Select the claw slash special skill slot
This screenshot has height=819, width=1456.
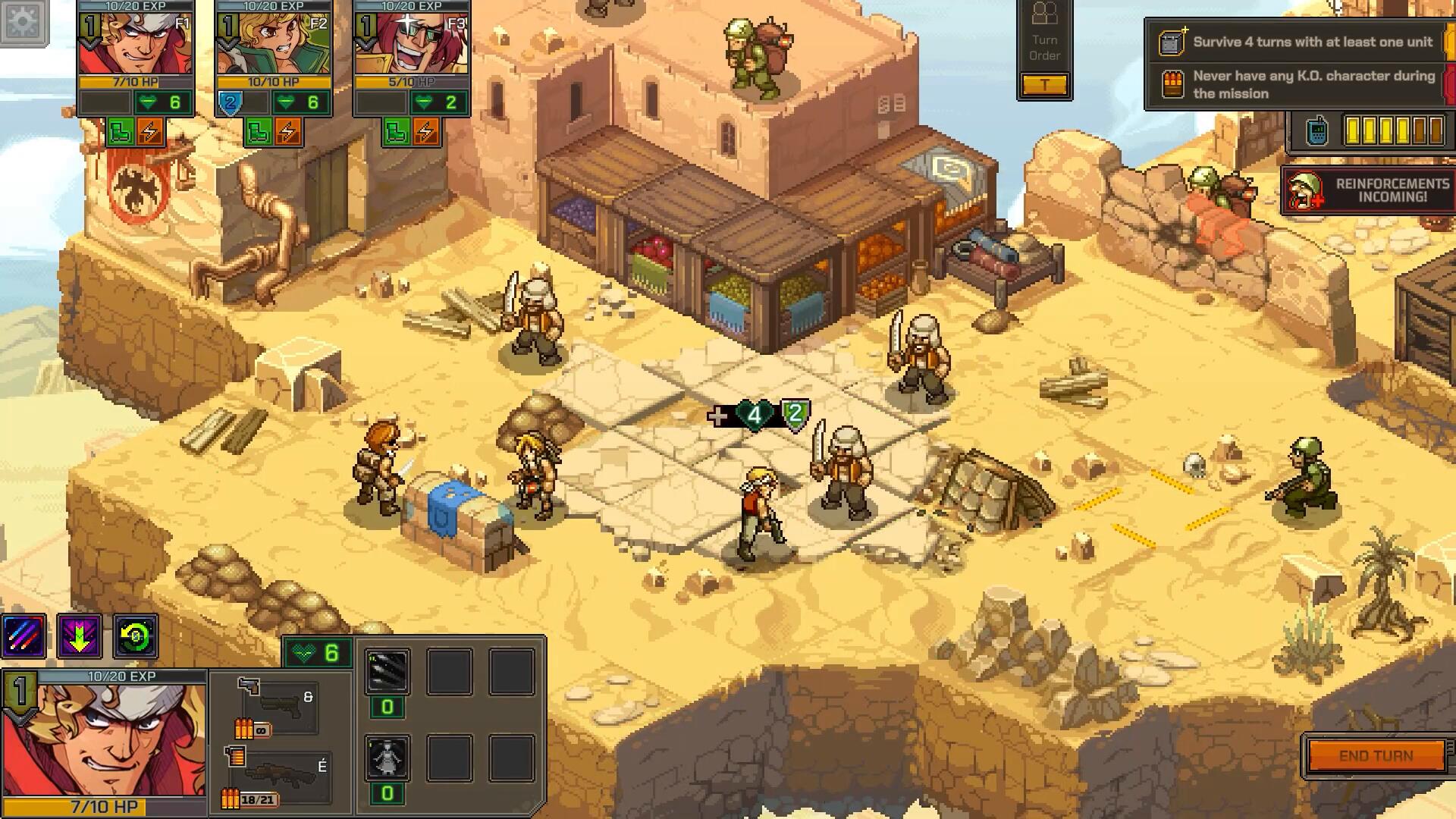point(388,670)
